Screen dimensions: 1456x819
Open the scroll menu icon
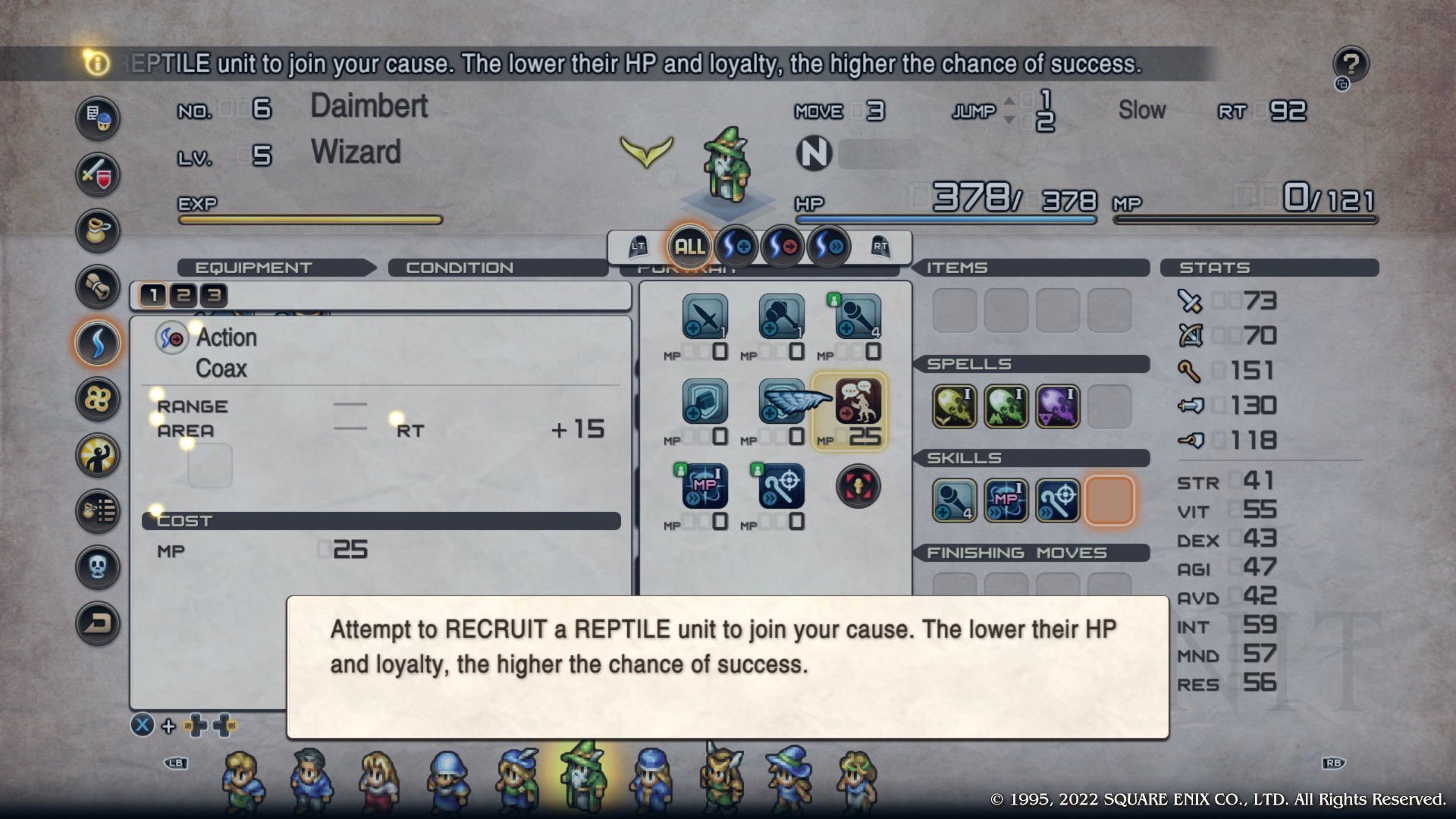(98, 287)
